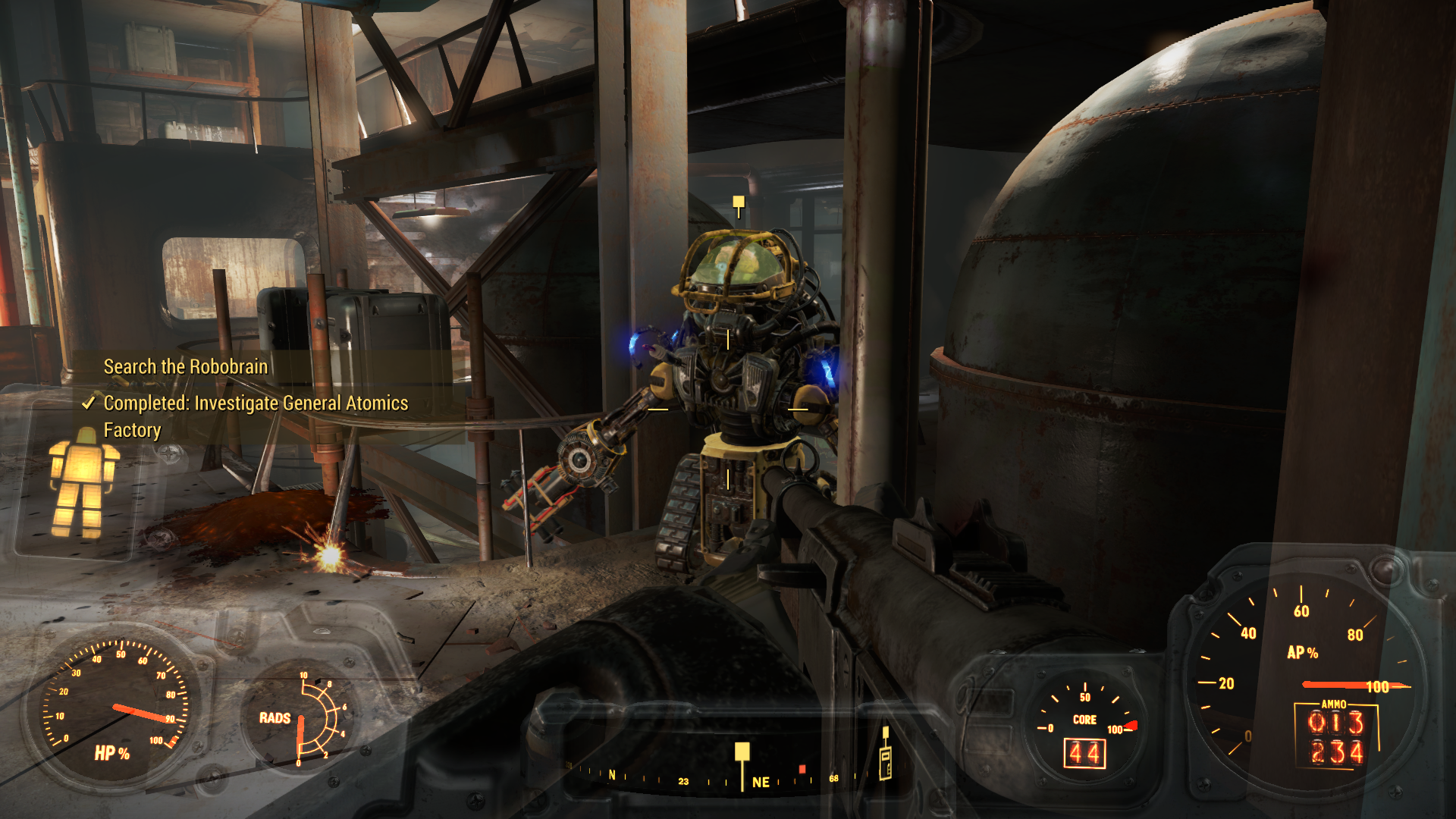Select the red enemy marker on the compass
This screenshot has height=819, width=1456.
802,769
